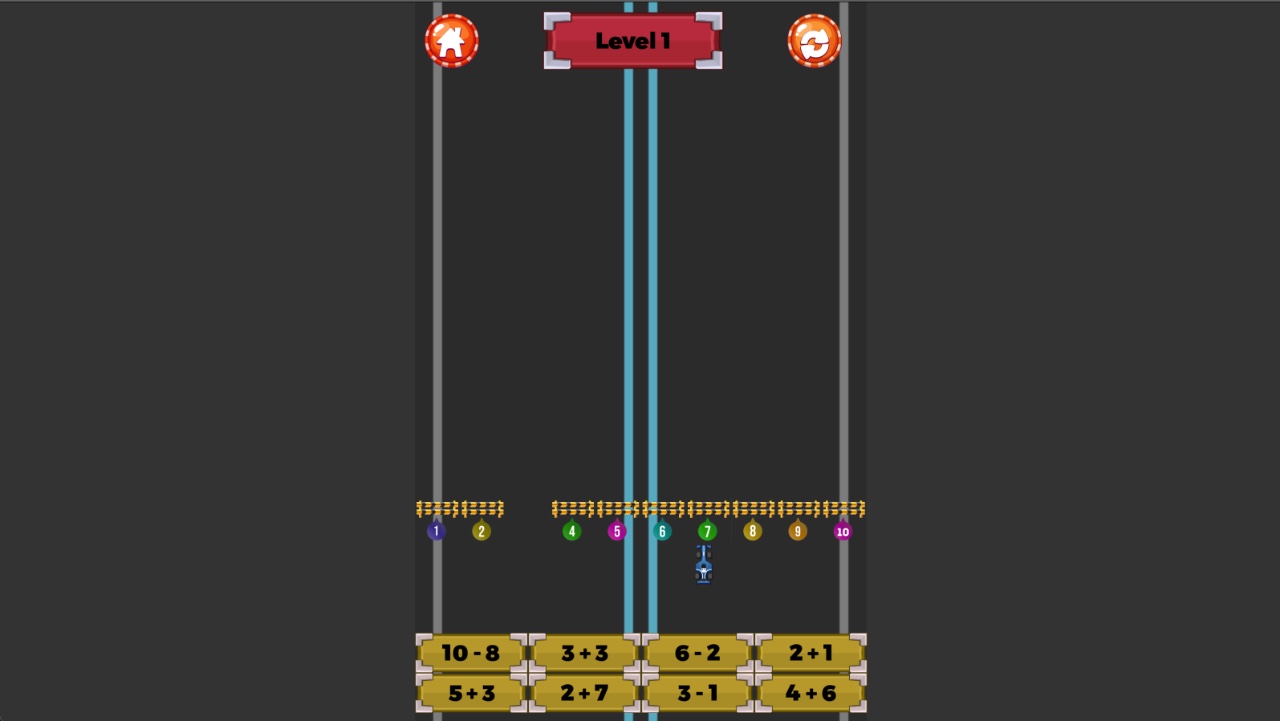The width and height of the screenshot is (1280, 721).
Task: Click the home icon button
Action: (452, 40)
